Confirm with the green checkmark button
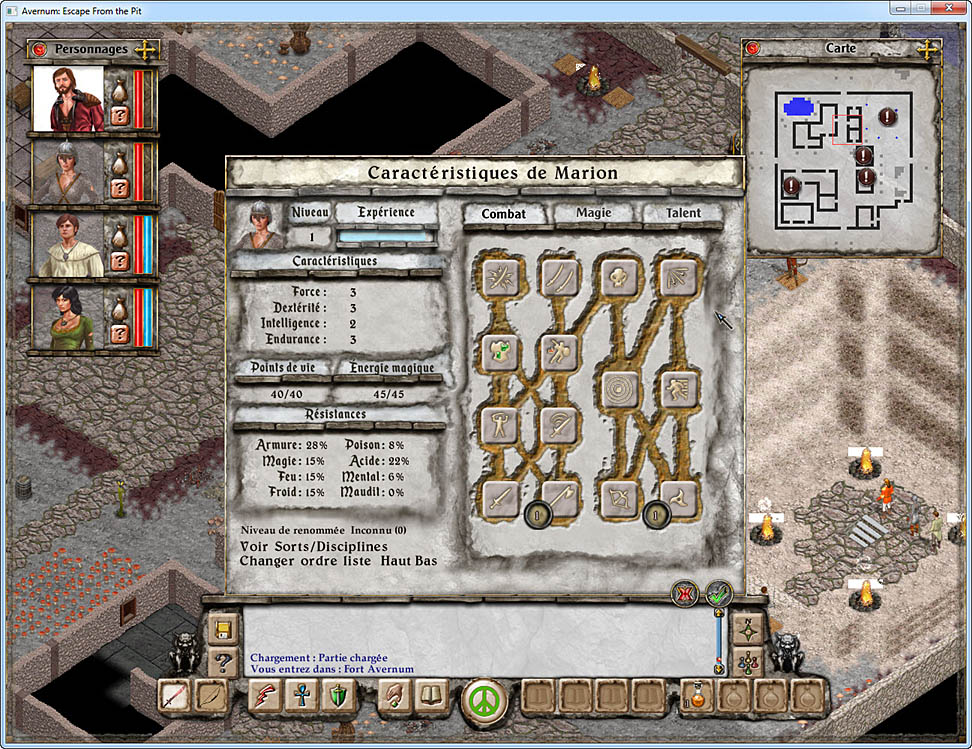Screen dimensions: 972x749 719,593
